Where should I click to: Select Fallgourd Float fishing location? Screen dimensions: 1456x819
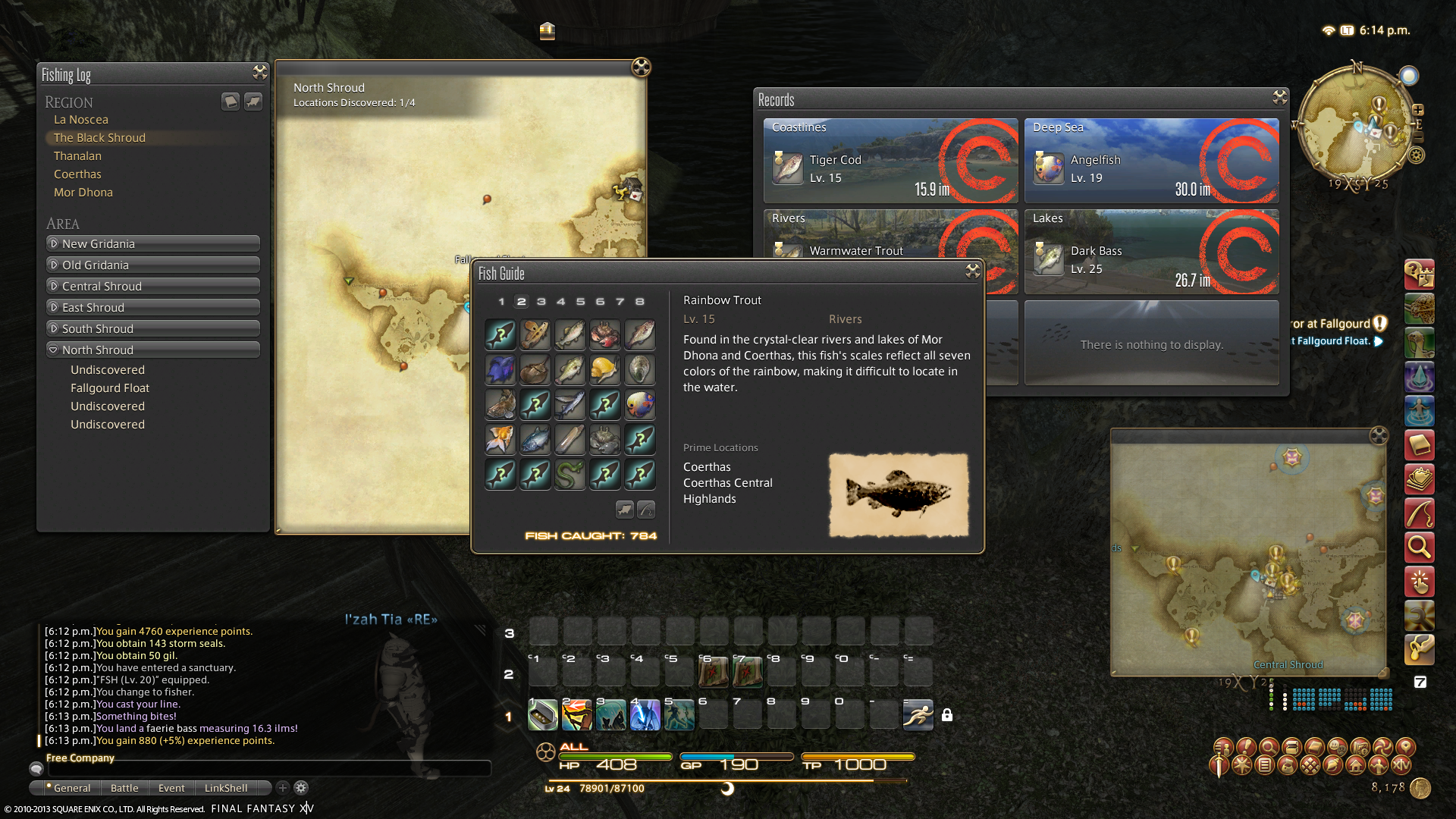110,388
